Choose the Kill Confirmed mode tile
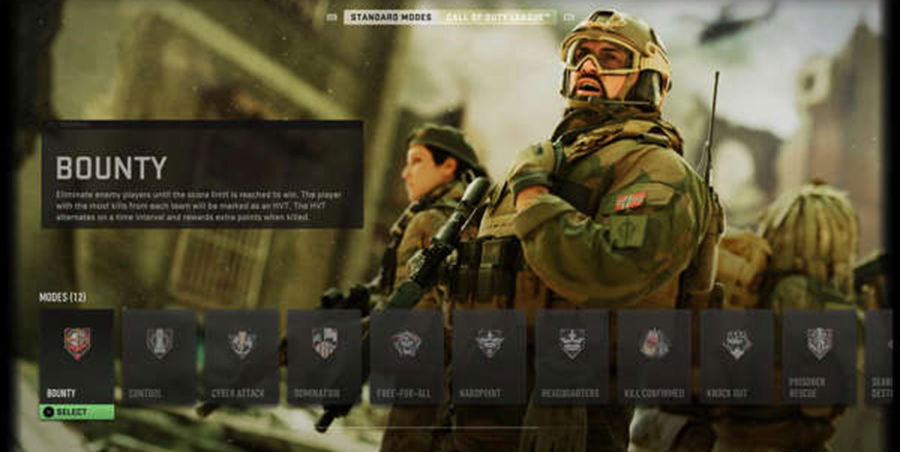 (654, 354)
